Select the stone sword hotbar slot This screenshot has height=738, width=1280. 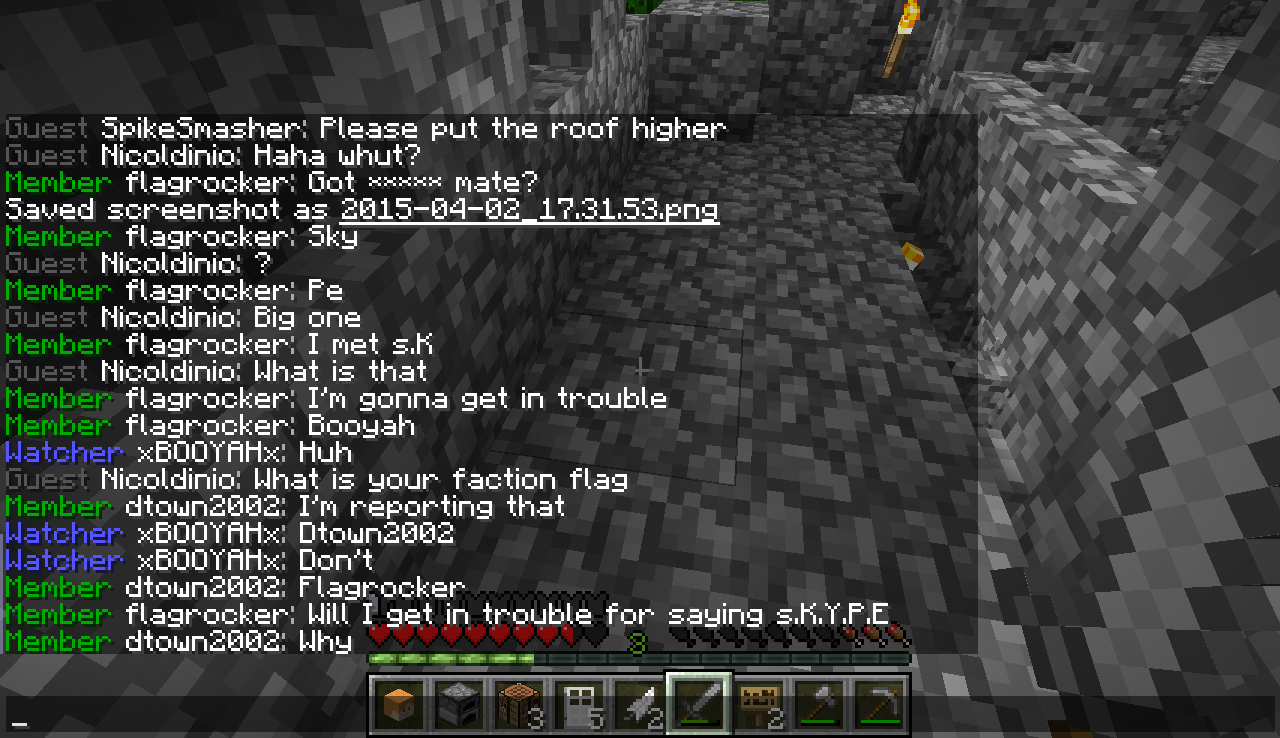point(699,704)
